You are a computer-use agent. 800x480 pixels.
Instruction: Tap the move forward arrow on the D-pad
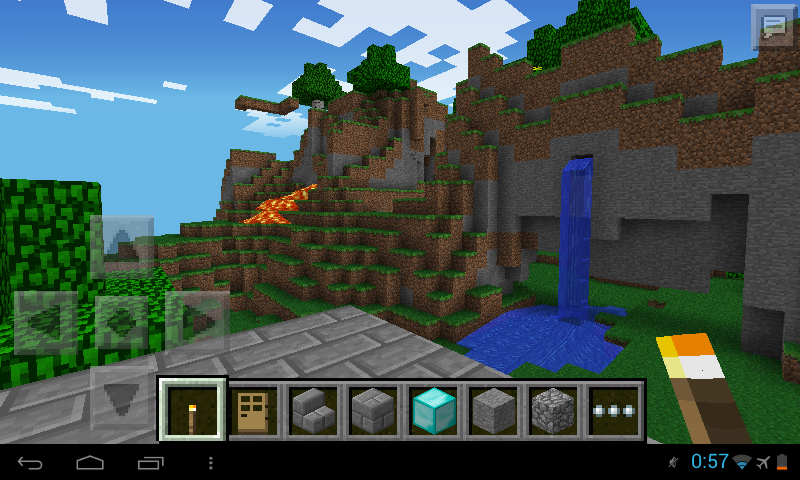tap(122, 245)
